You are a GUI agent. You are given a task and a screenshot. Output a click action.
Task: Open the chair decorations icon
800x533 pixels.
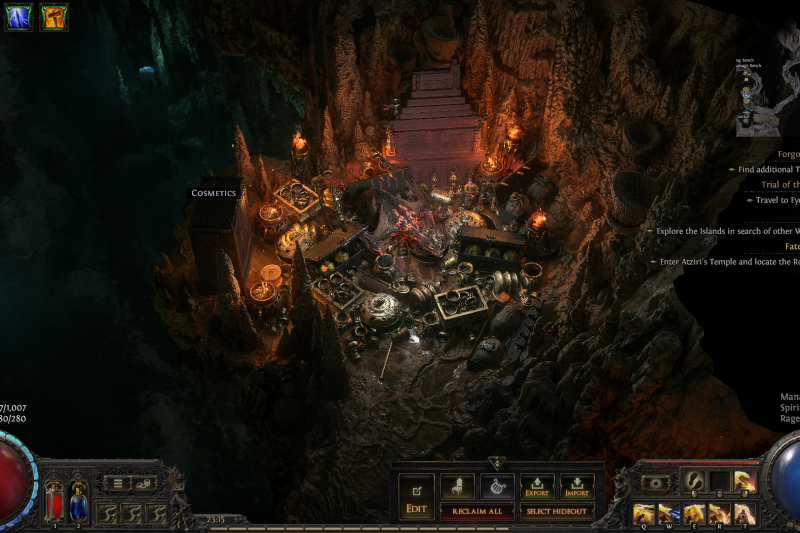(457, 486)
